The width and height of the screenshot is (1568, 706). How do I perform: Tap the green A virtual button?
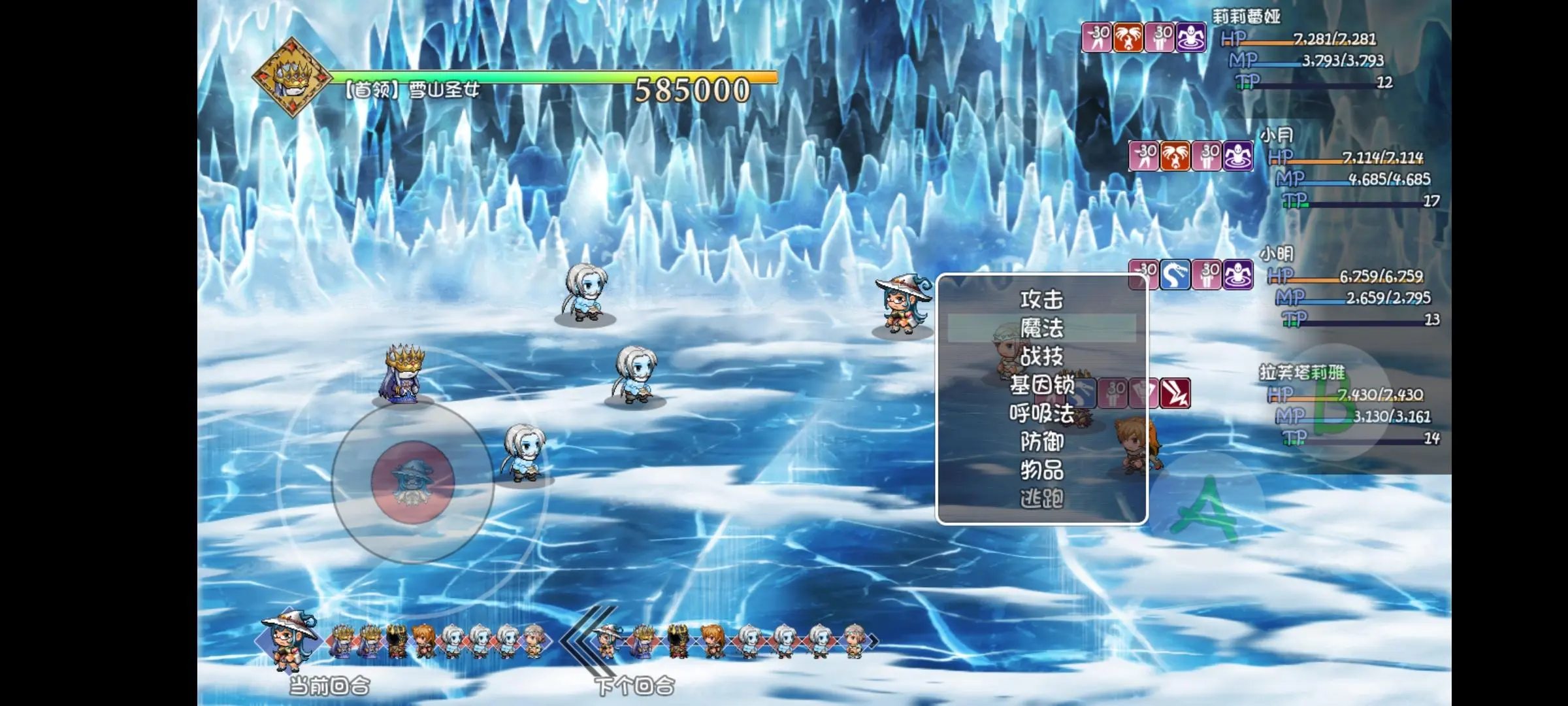click(x=1205, y=510)
